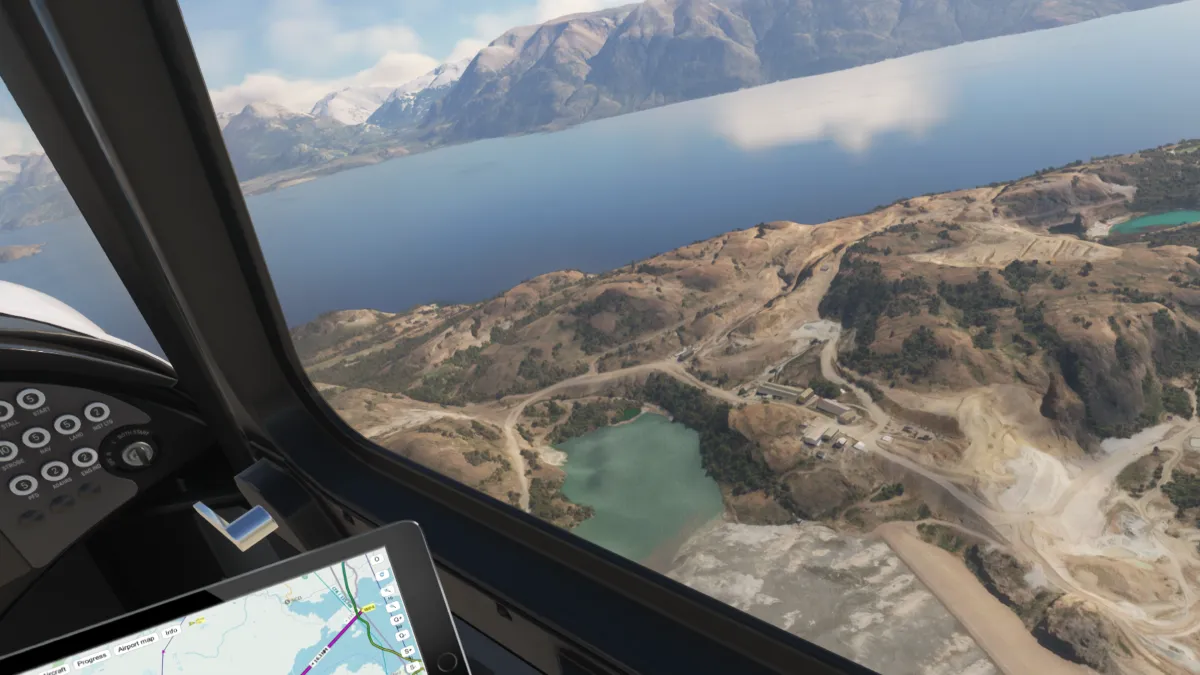1200x675 pixels.
Task: Turn the ignition key switch
Action: [138, 453]
